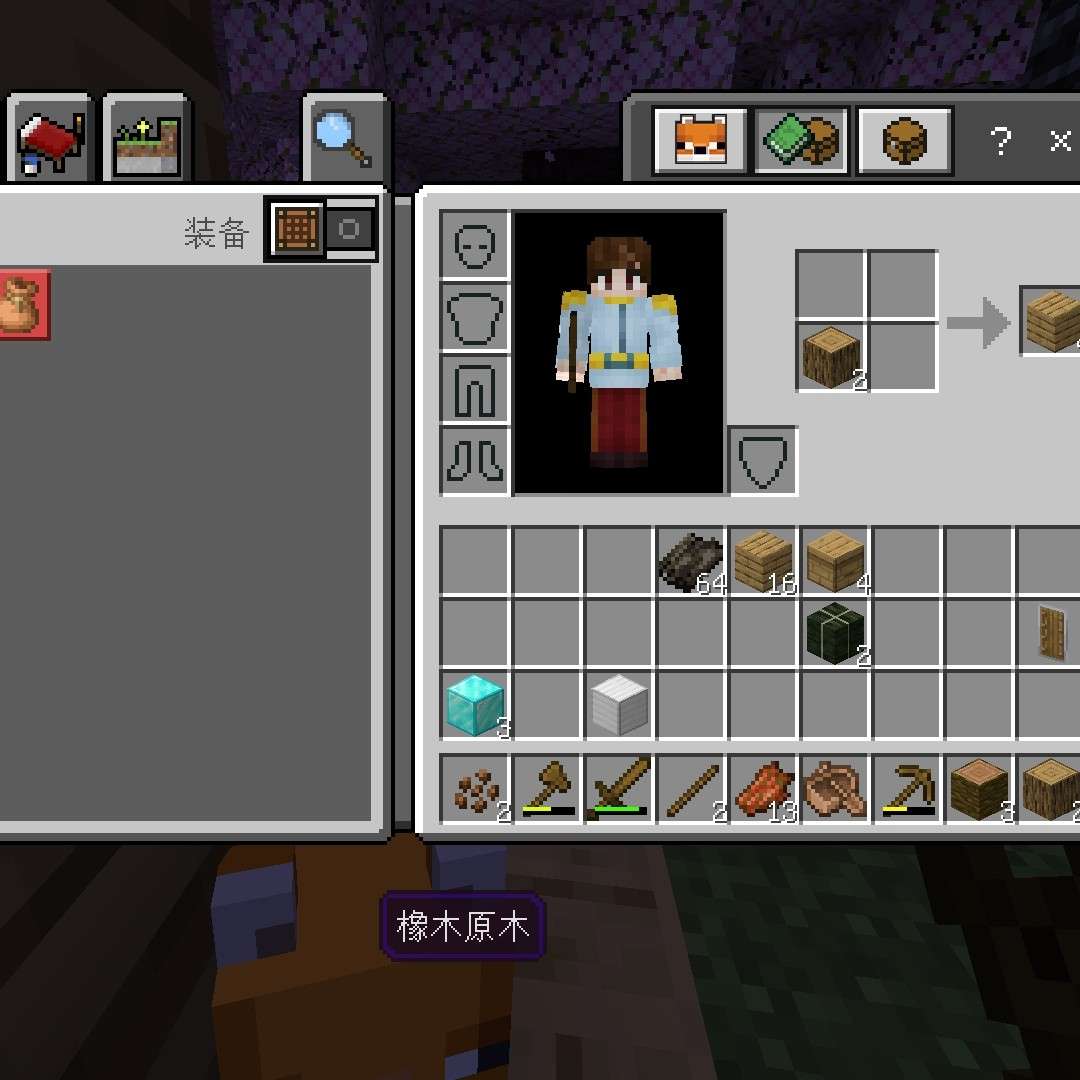The height and width of the screenshot is (1080, 1080).
Task: Open the red bed items tab
Action: pyautogui.click(x=50, y=141)
